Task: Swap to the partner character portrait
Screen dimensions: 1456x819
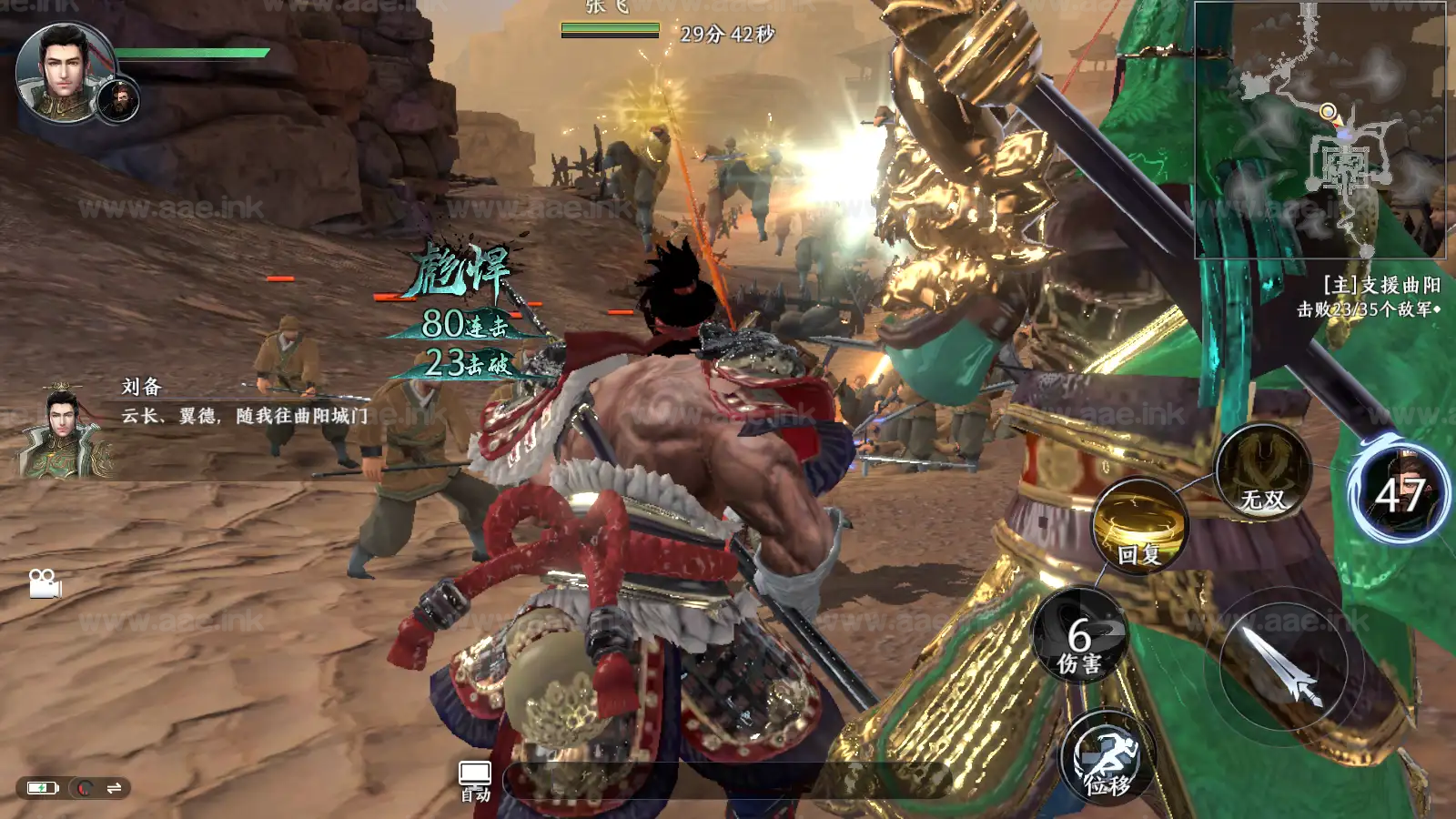Action: (1400, 492)
